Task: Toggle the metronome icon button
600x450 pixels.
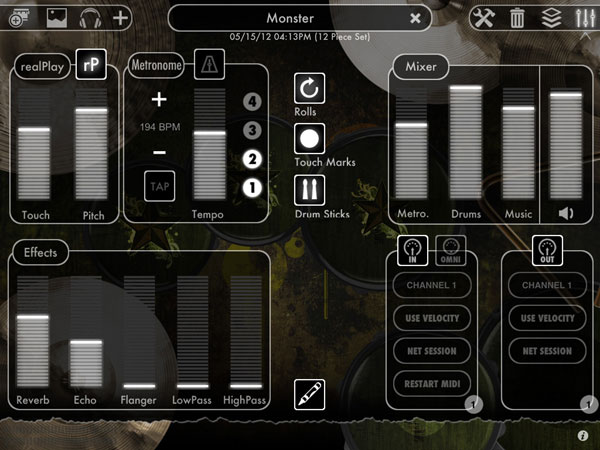Action: tap(208, 65)
